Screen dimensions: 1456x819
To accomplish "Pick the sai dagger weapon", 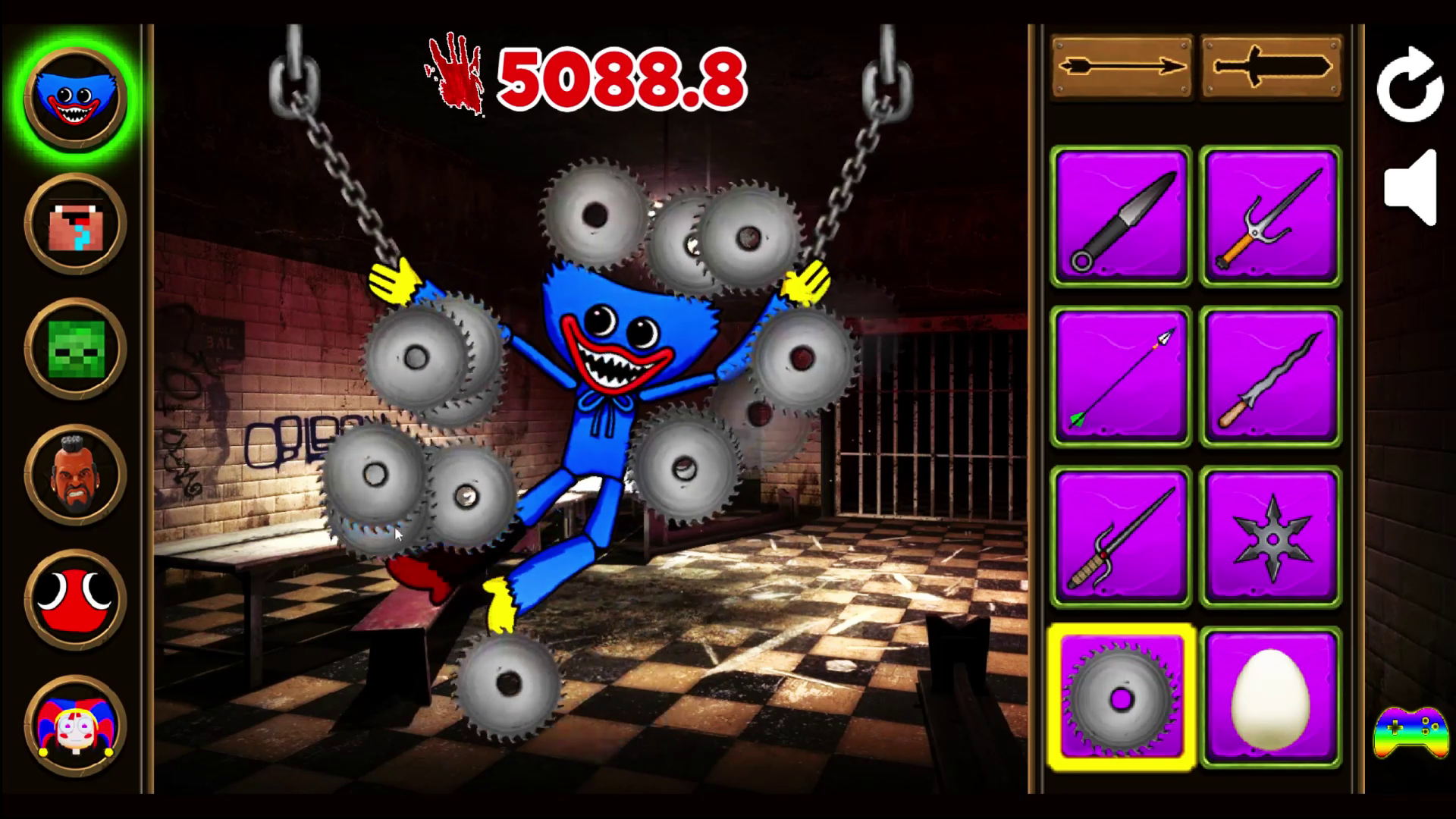I will click(x=1270, y=218).
